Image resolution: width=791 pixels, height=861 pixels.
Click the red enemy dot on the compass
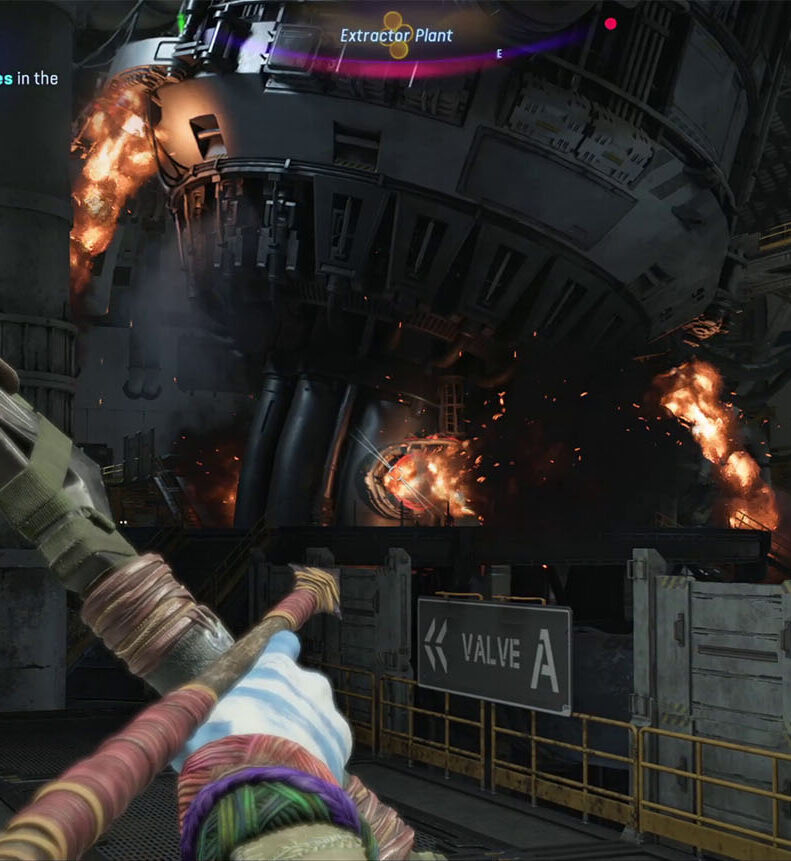point(611,24)
